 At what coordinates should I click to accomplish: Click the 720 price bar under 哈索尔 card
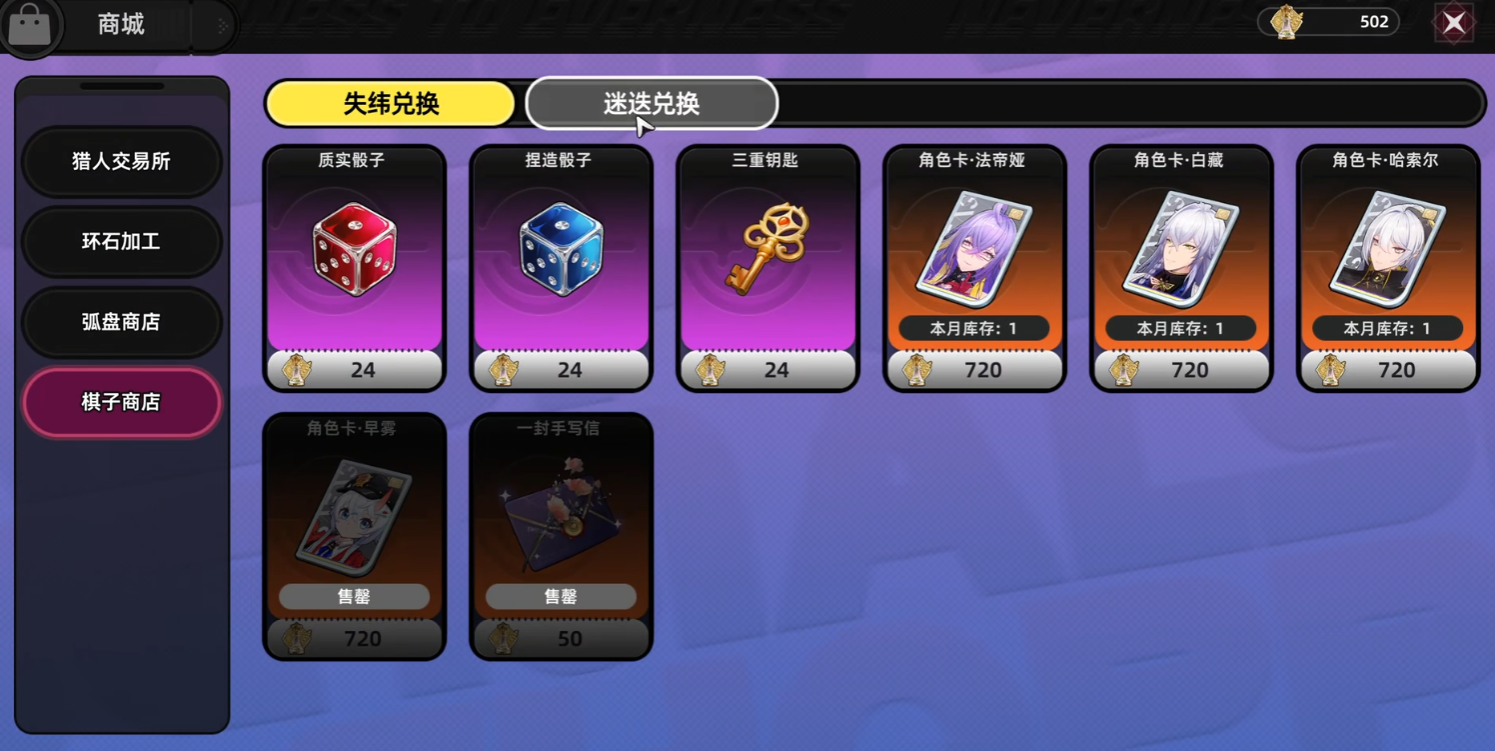coord(1387,369)
